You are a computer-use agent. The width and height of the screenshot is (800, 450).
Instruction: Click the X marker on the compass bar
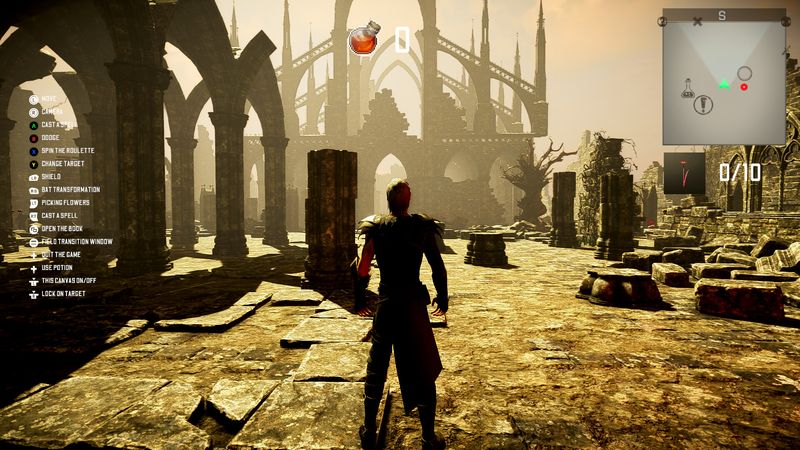point(697,20)
